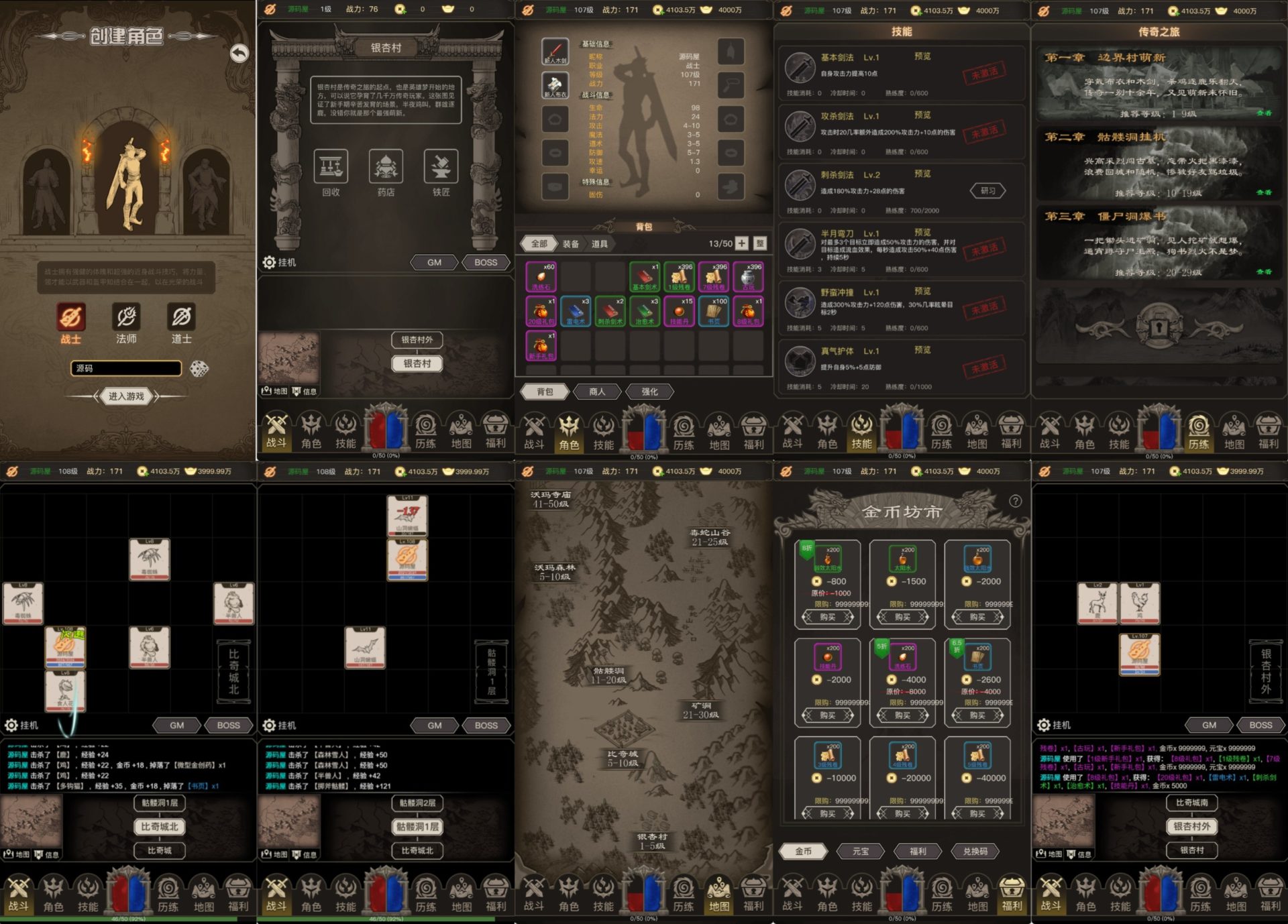The height and width of the screenshot is (924, 1288).
Task: Open the 商人 merchant section
Action: point(596,392)
